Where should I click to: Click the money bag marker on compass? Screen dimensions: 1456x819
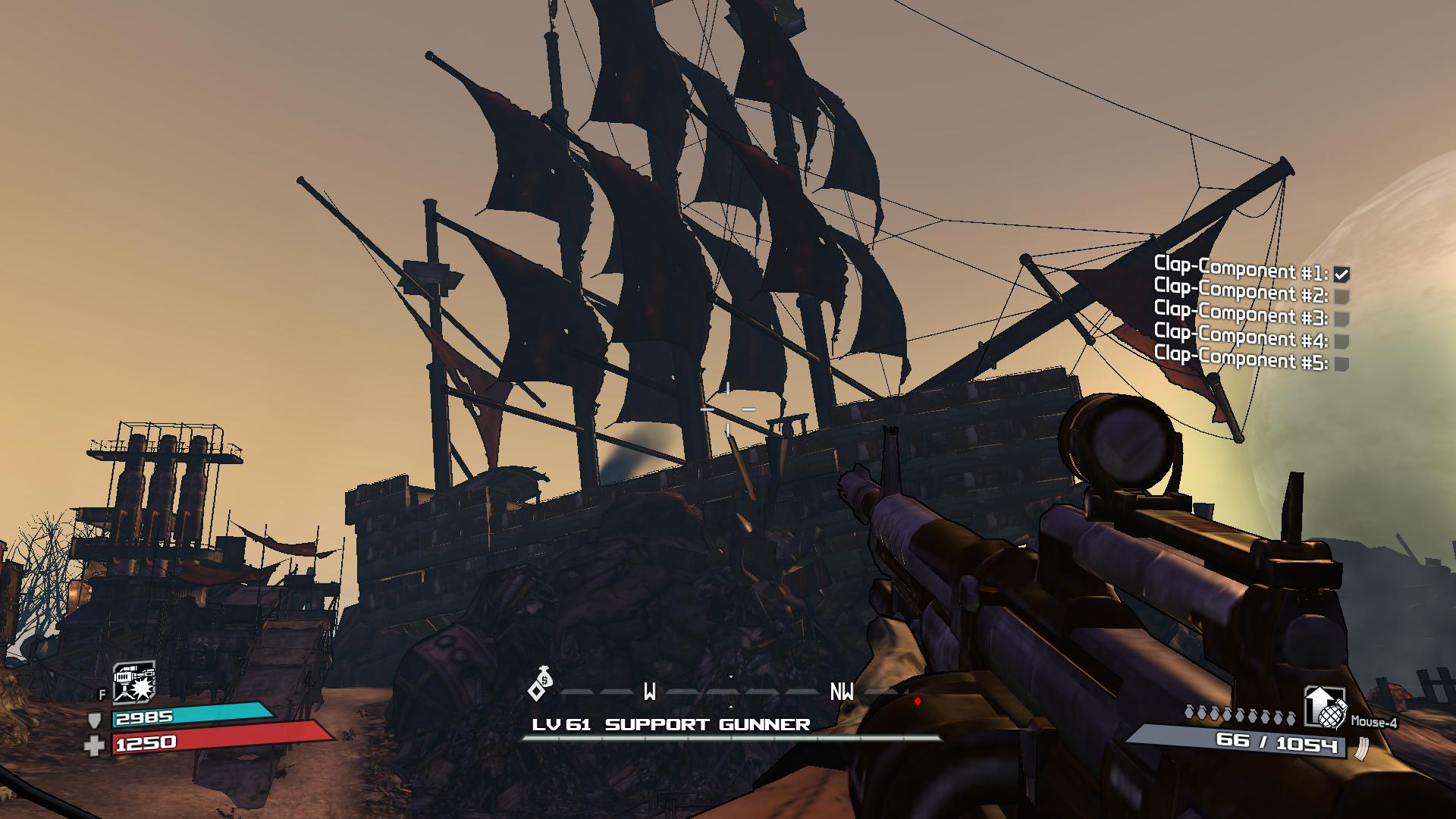coord(542,683)
